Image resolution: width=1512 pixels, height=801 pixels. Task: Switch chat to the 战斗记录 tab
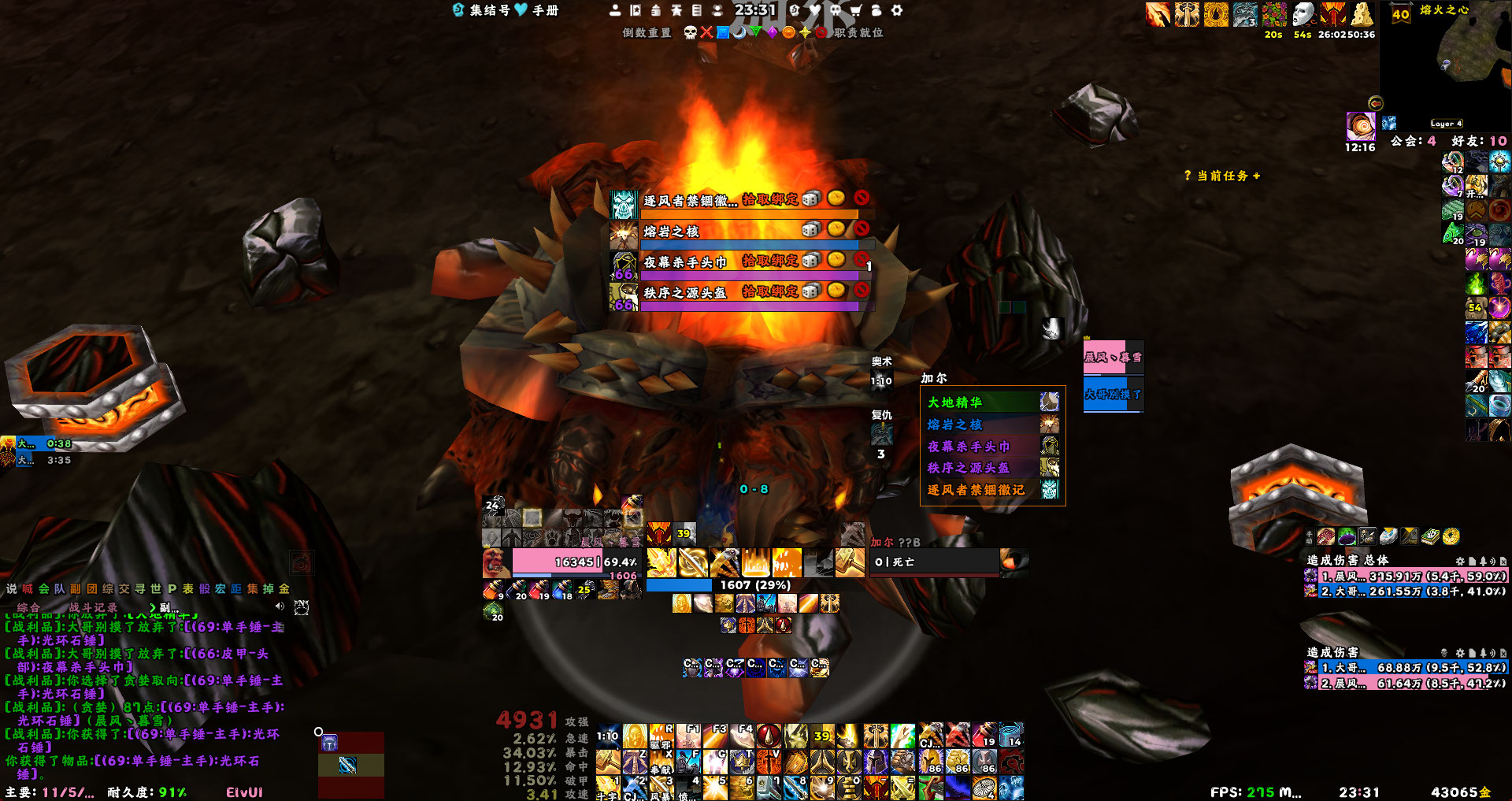pyautogui.click(x=93, y=607)
